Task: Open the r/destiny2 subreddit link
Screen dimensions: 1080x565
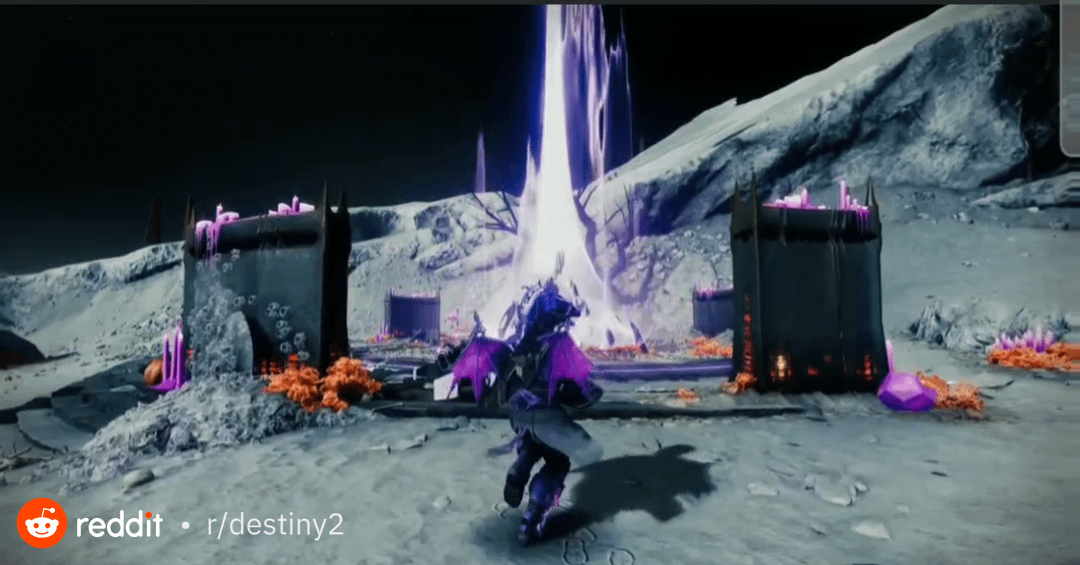Action: pos(274,525)
